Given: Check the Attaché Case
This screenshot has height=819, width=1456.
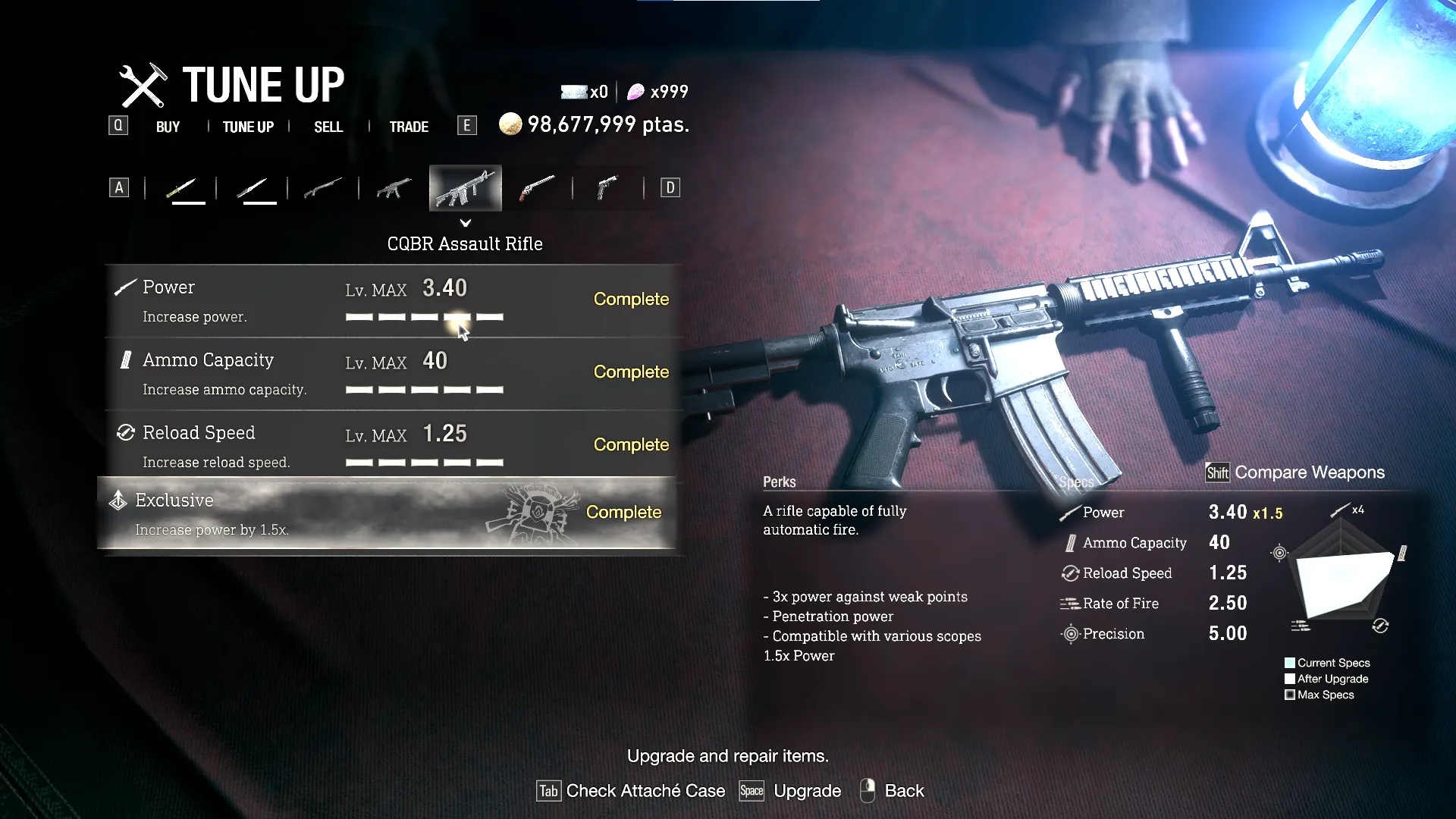Looking at the screenshot, I should click(x=631, y=791).
